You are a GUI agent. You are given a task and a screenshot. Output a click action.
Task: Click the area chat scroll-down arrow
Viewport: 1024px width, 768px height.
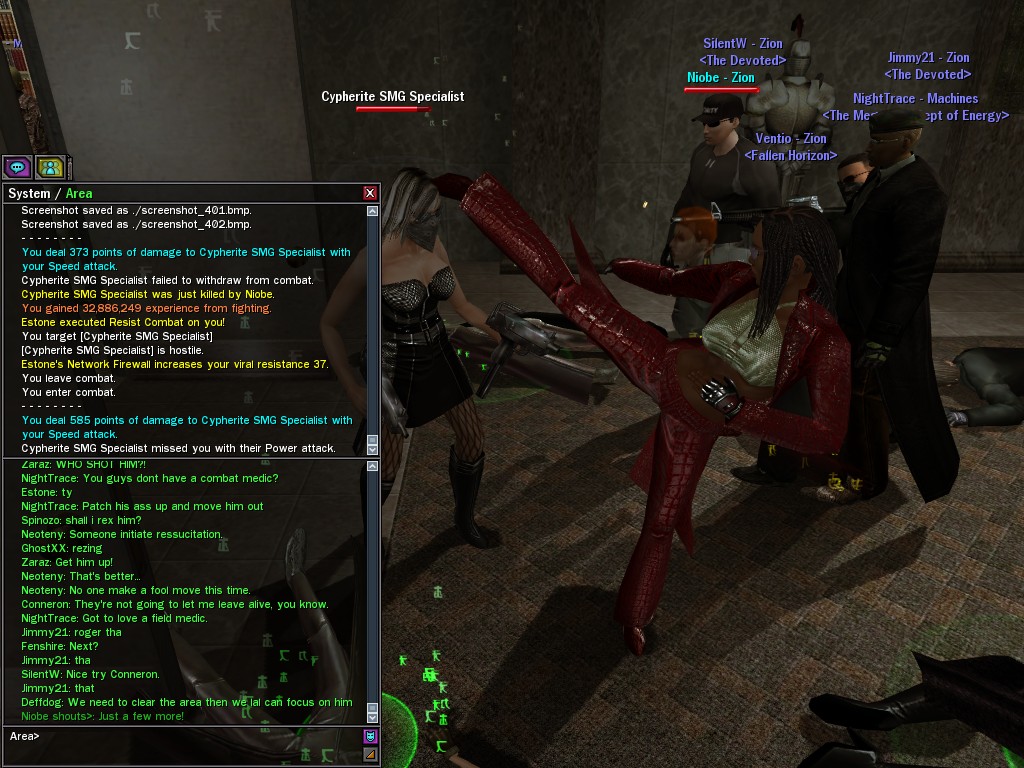[373, 717]
